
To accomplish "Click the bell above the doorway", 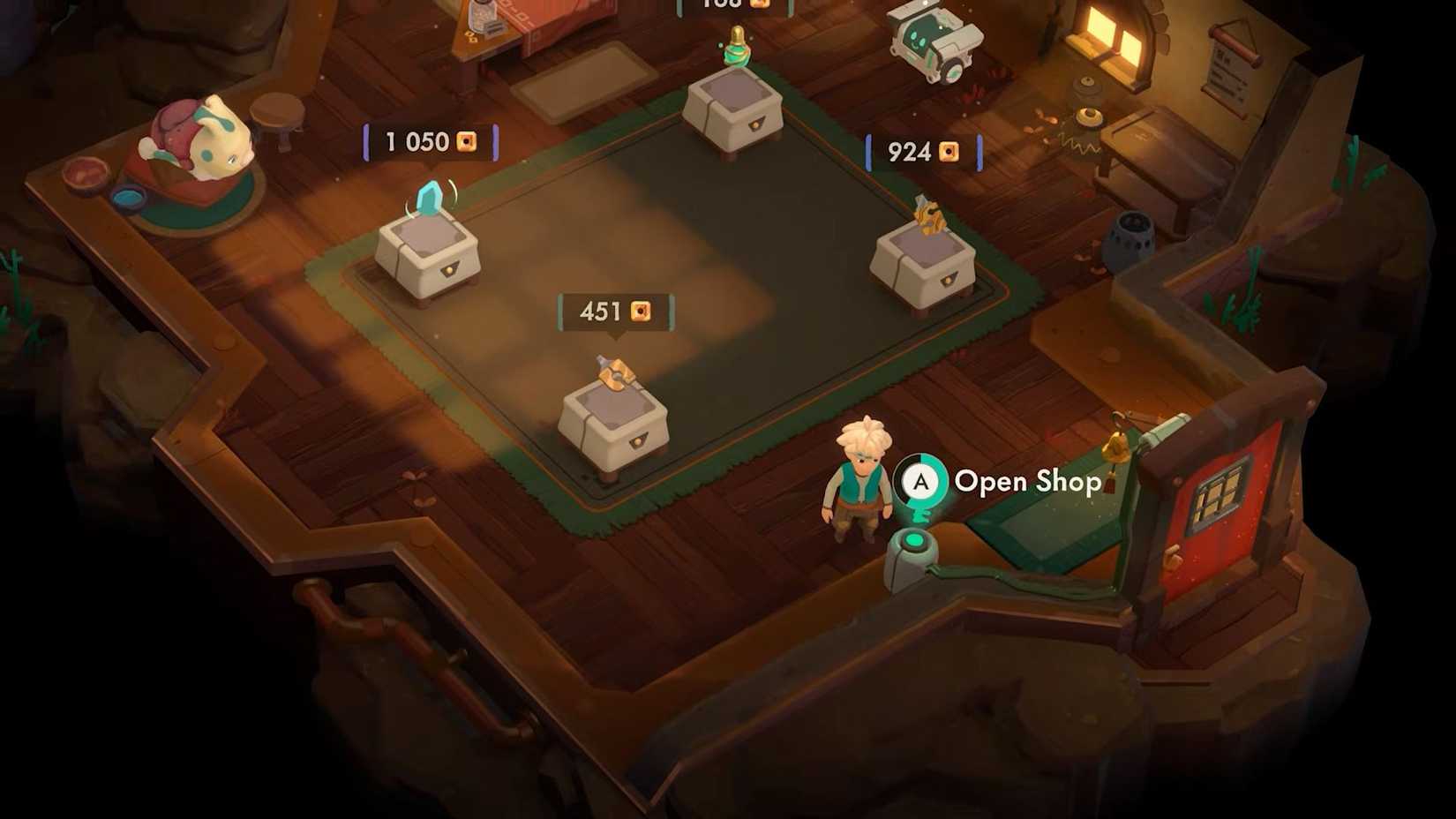I will [1116, 447].
